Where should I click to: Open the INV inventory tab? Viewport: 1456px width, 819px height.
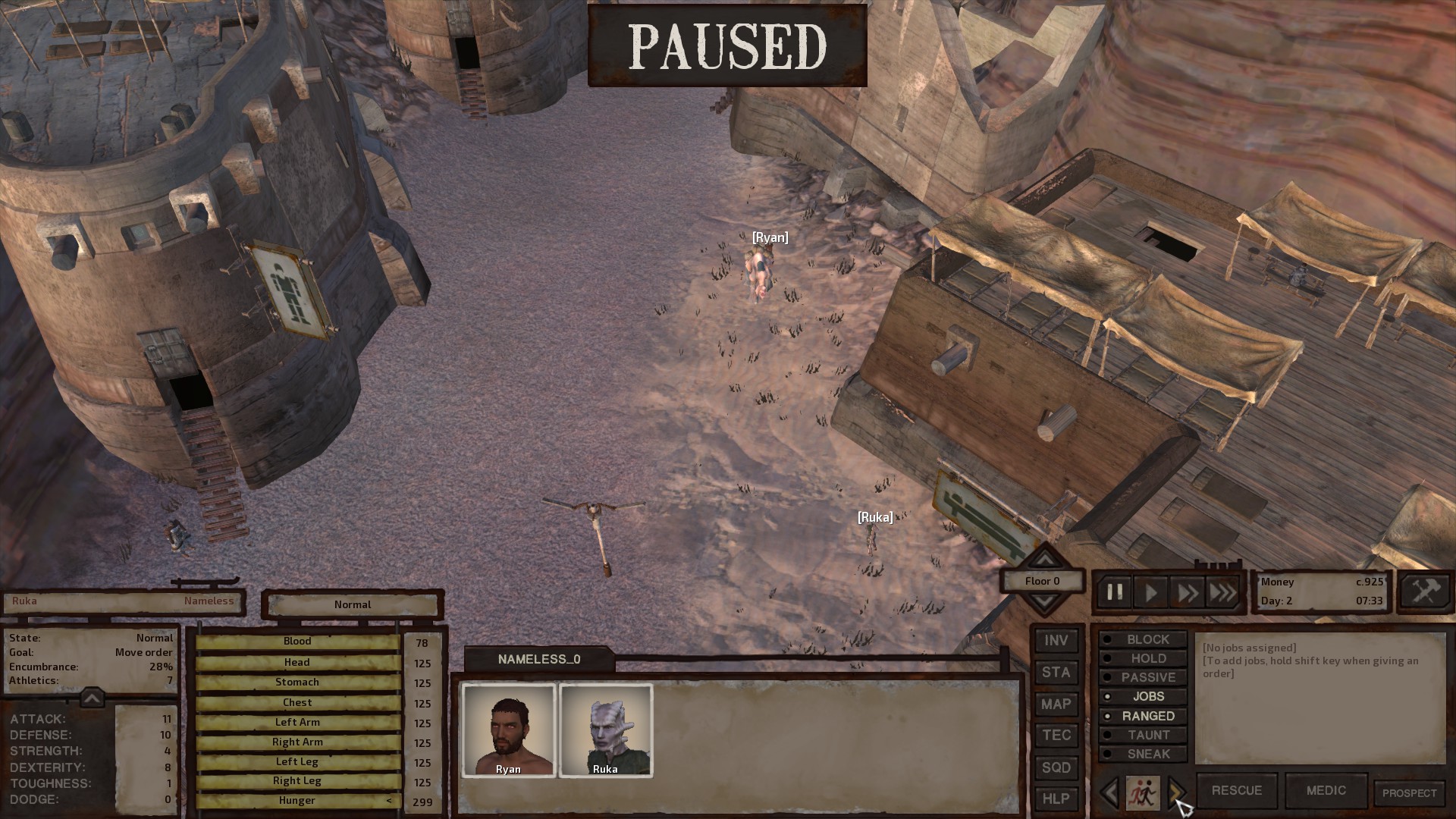pos(1056,641)
